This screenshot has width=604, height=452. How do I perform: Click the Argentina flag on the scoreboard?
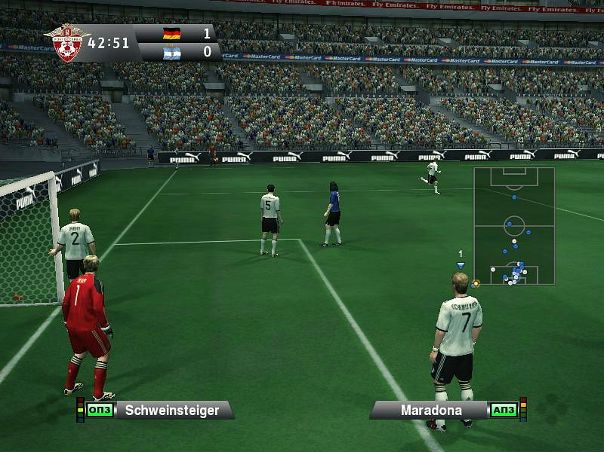pos(171,52)
